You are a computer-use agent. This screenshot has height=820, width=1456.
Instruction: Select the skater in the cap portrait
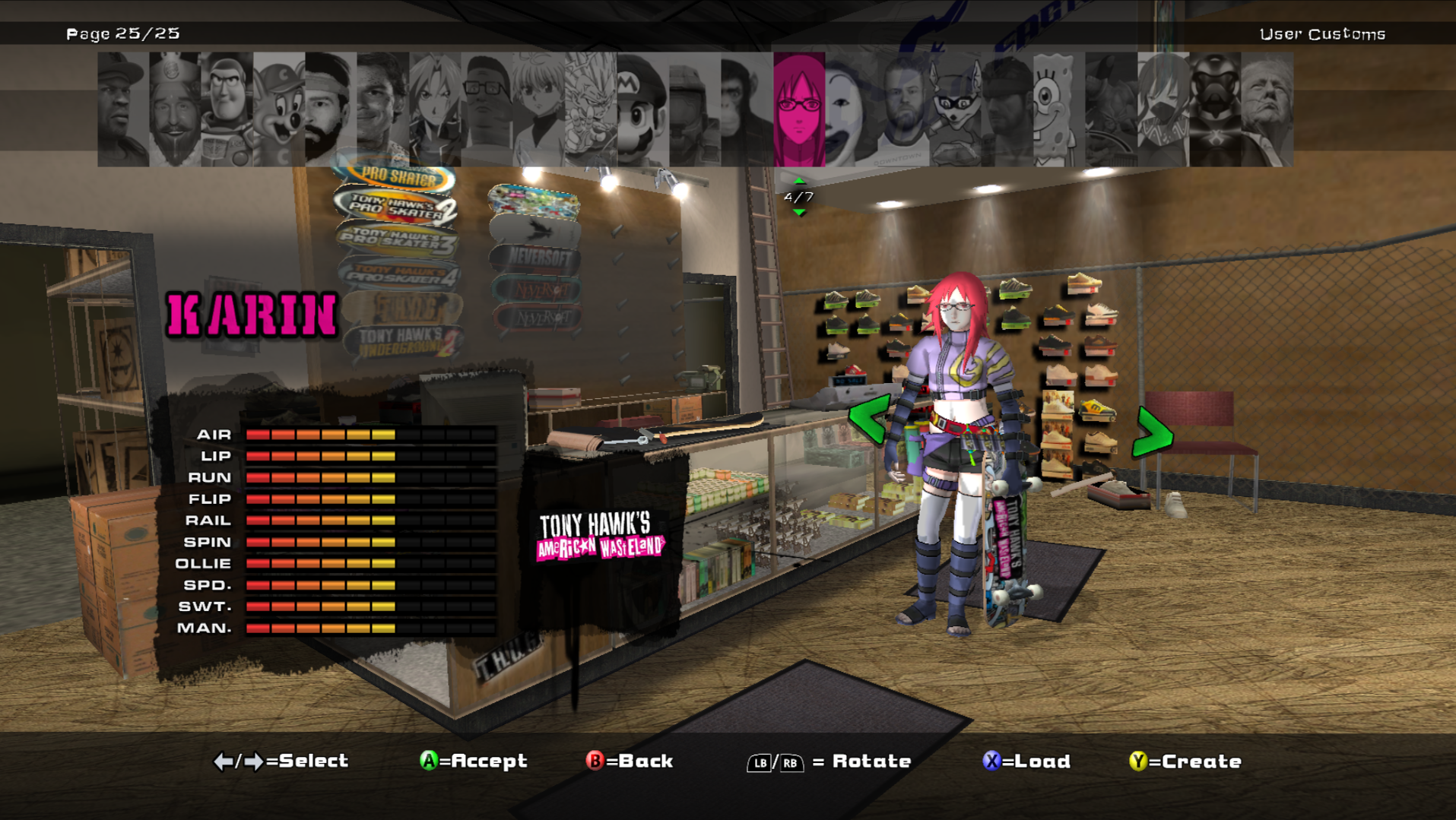click(x=123, y=109)
